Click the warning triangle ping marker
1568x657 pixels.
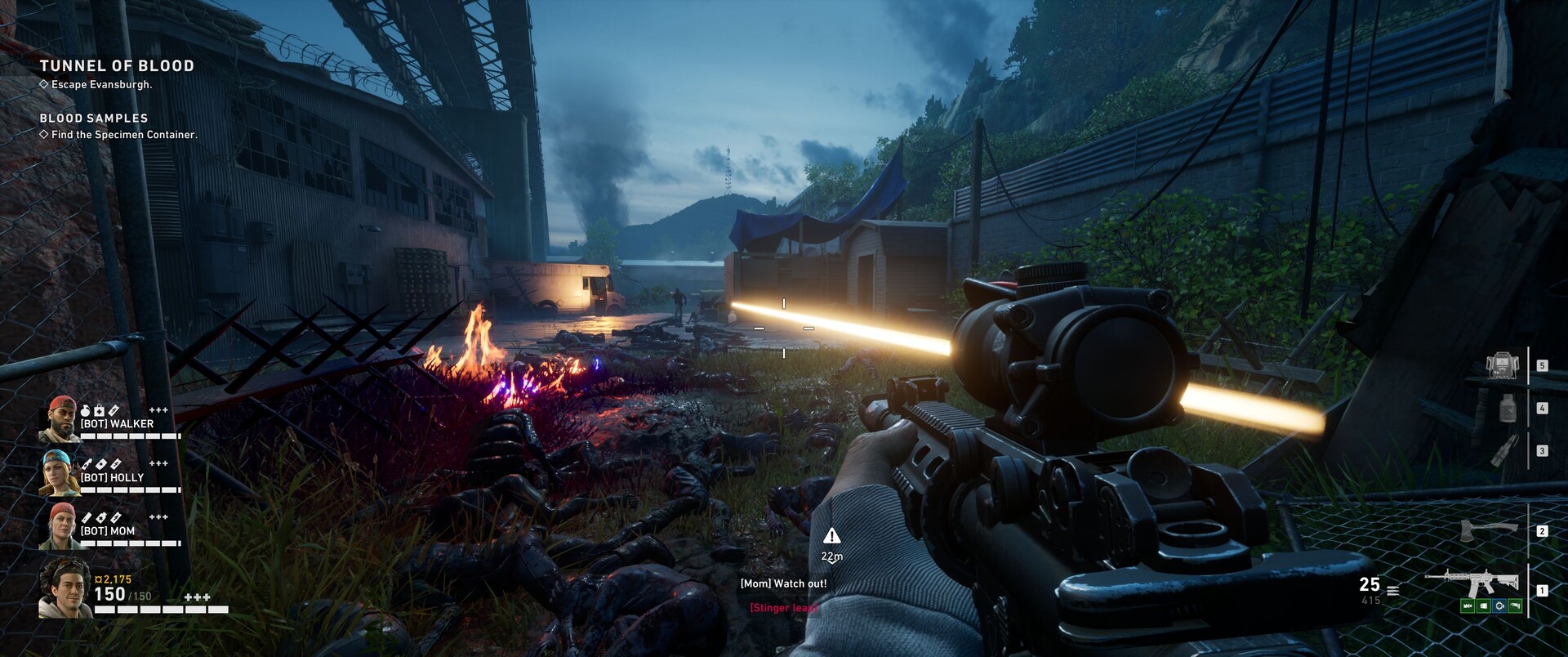pyautogui.click(x=831, y=536)
